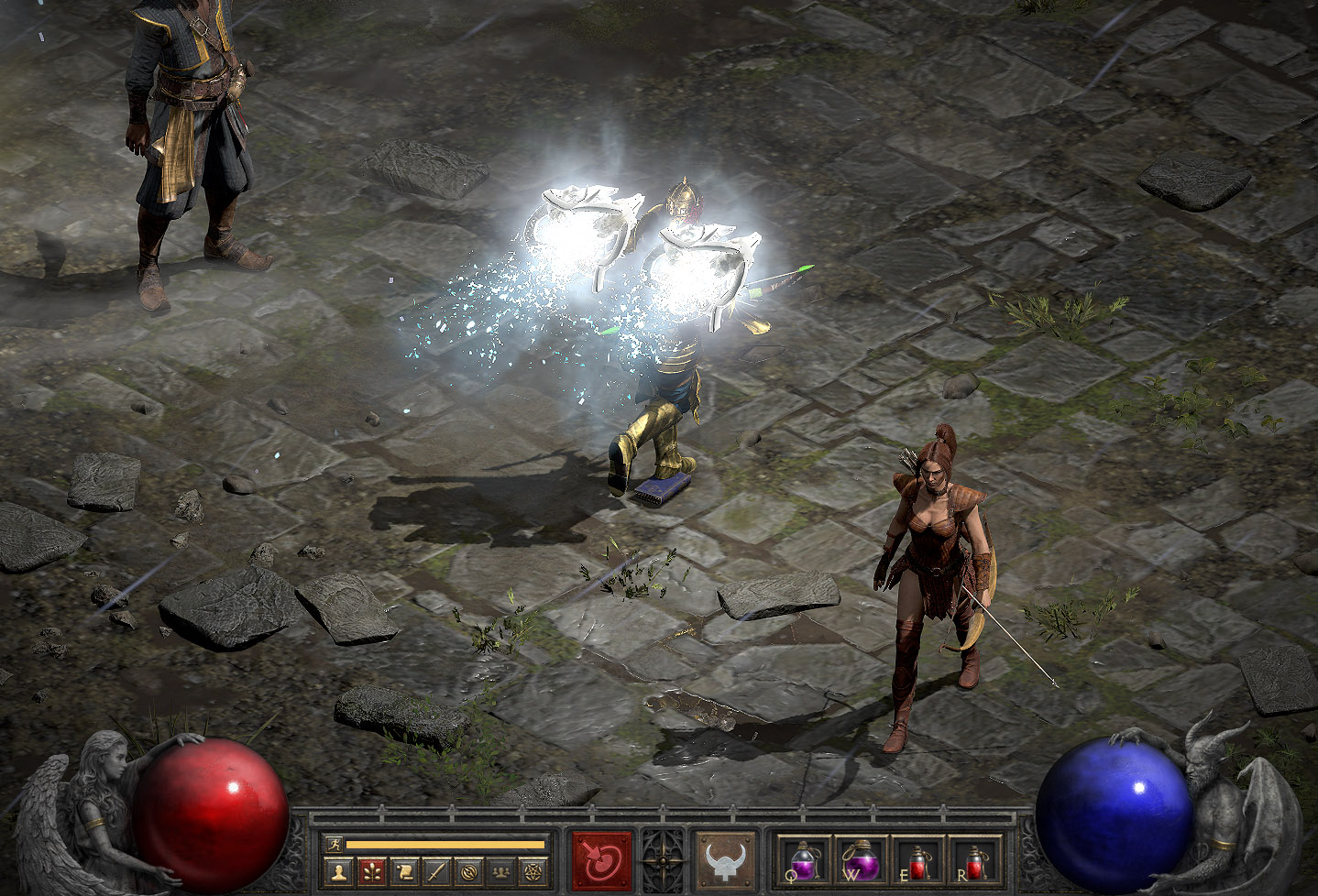Click the circular emblem mini panel button

click(x=469, y=870)
